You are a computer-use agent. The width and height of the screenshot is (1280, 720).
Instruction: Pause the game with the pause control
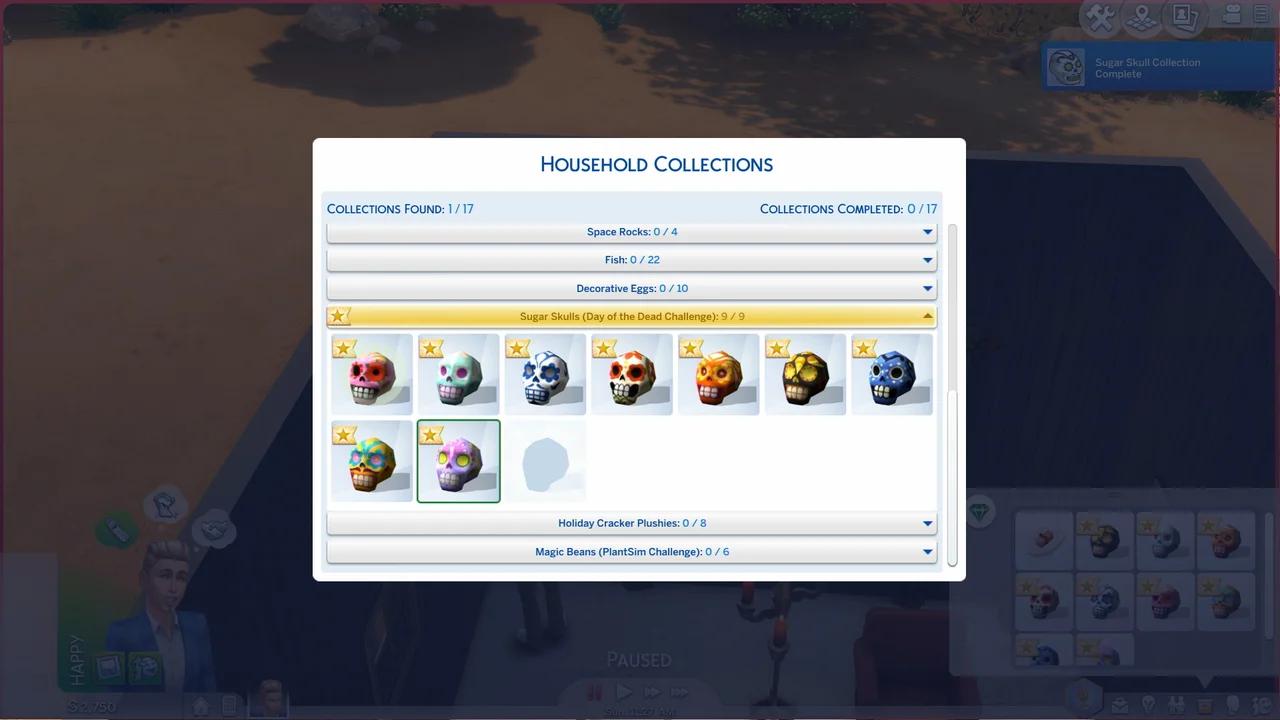click(x=594, y=691)
